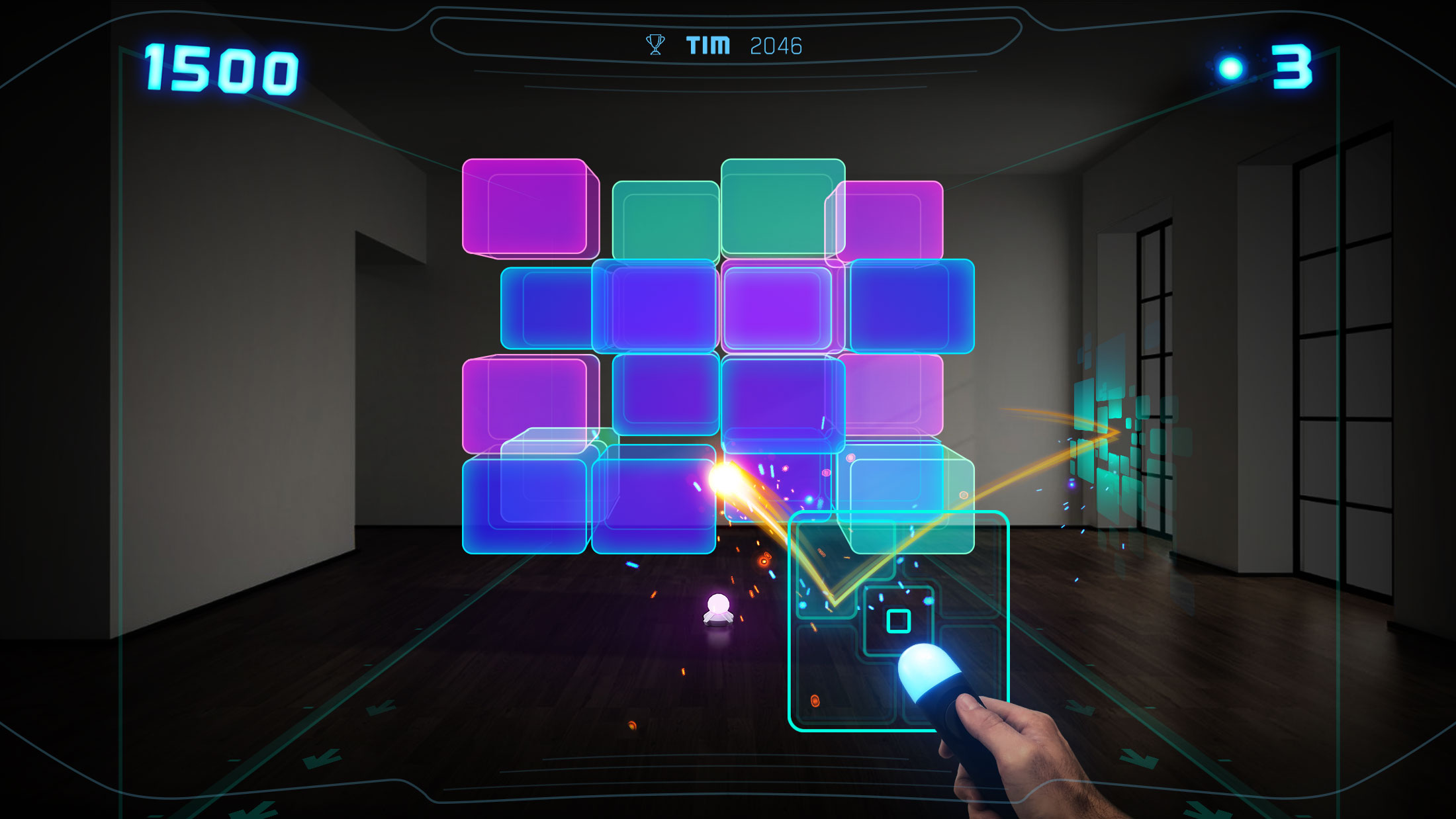
Task: Click the high score value 2046
Action: [x=778, y=45]
